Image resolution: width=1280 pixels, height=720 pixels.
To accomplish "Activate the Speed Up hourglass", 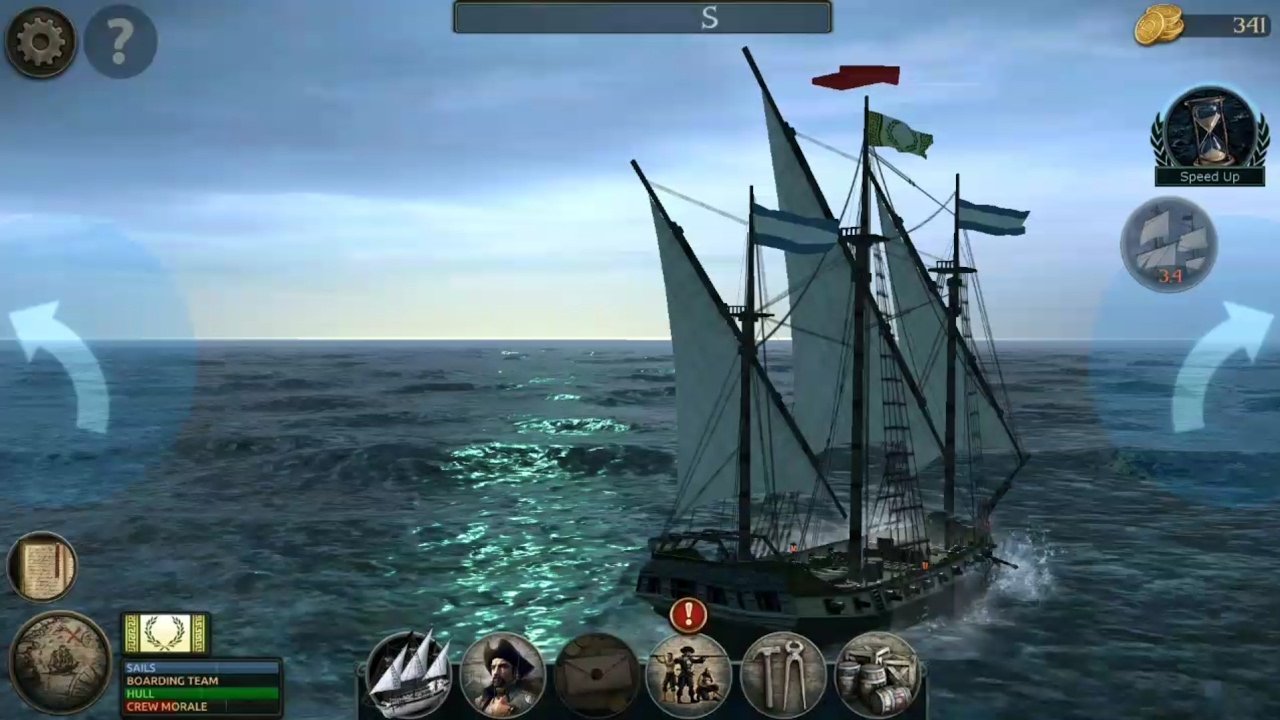I will point(1209,130).
